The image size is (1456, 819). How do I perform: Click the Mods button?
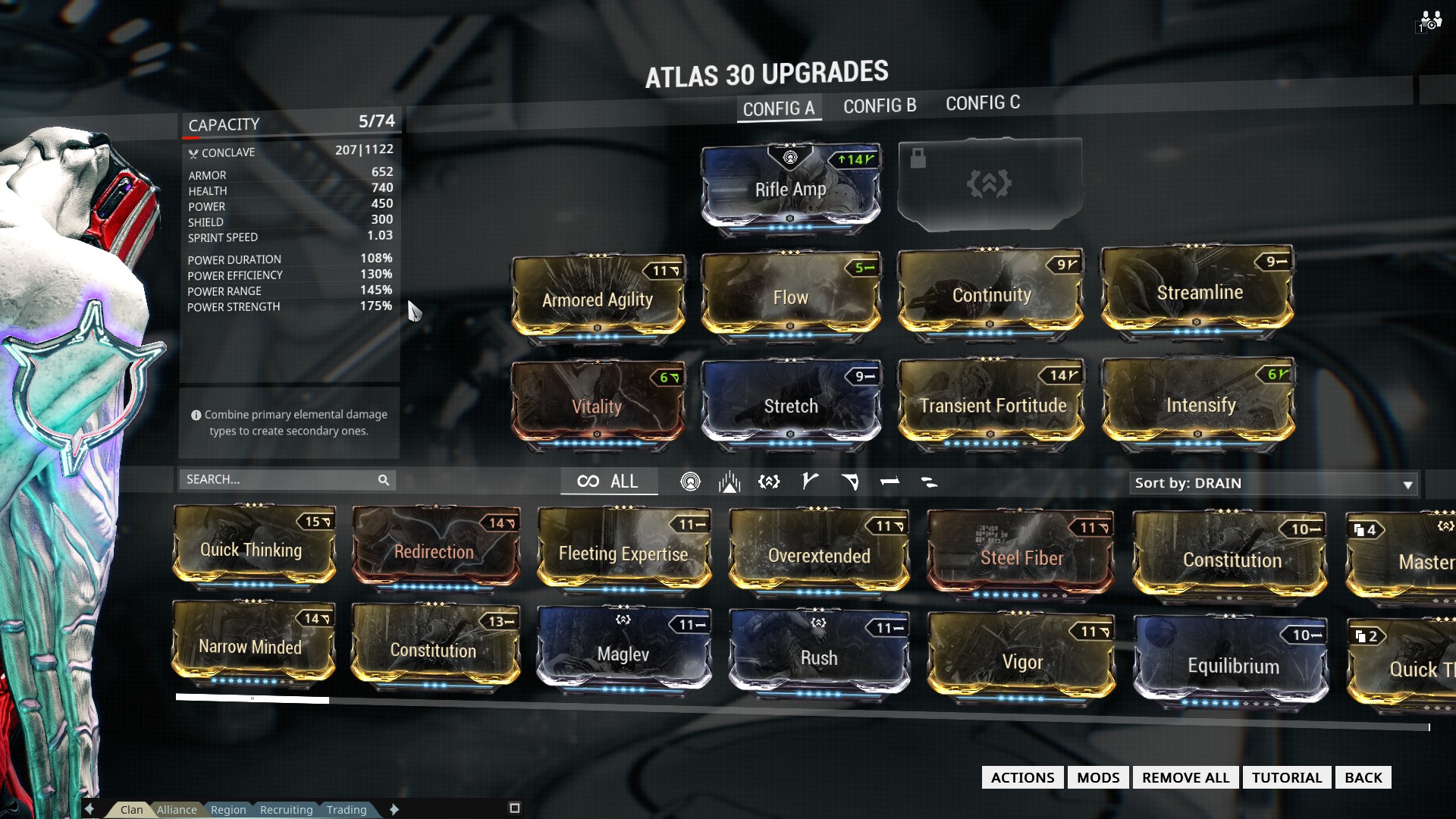1098,777
